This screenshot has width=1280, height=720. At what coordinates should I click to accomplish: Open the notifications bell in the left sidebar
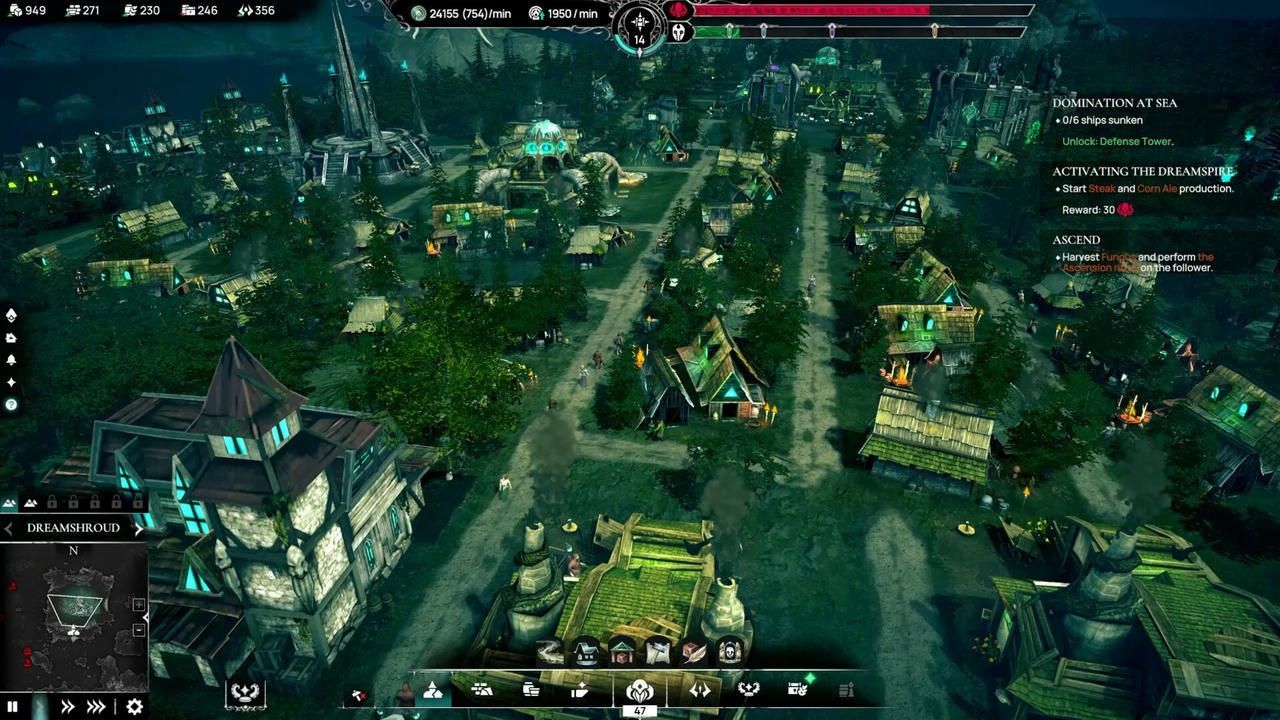[x=11, y=360]
